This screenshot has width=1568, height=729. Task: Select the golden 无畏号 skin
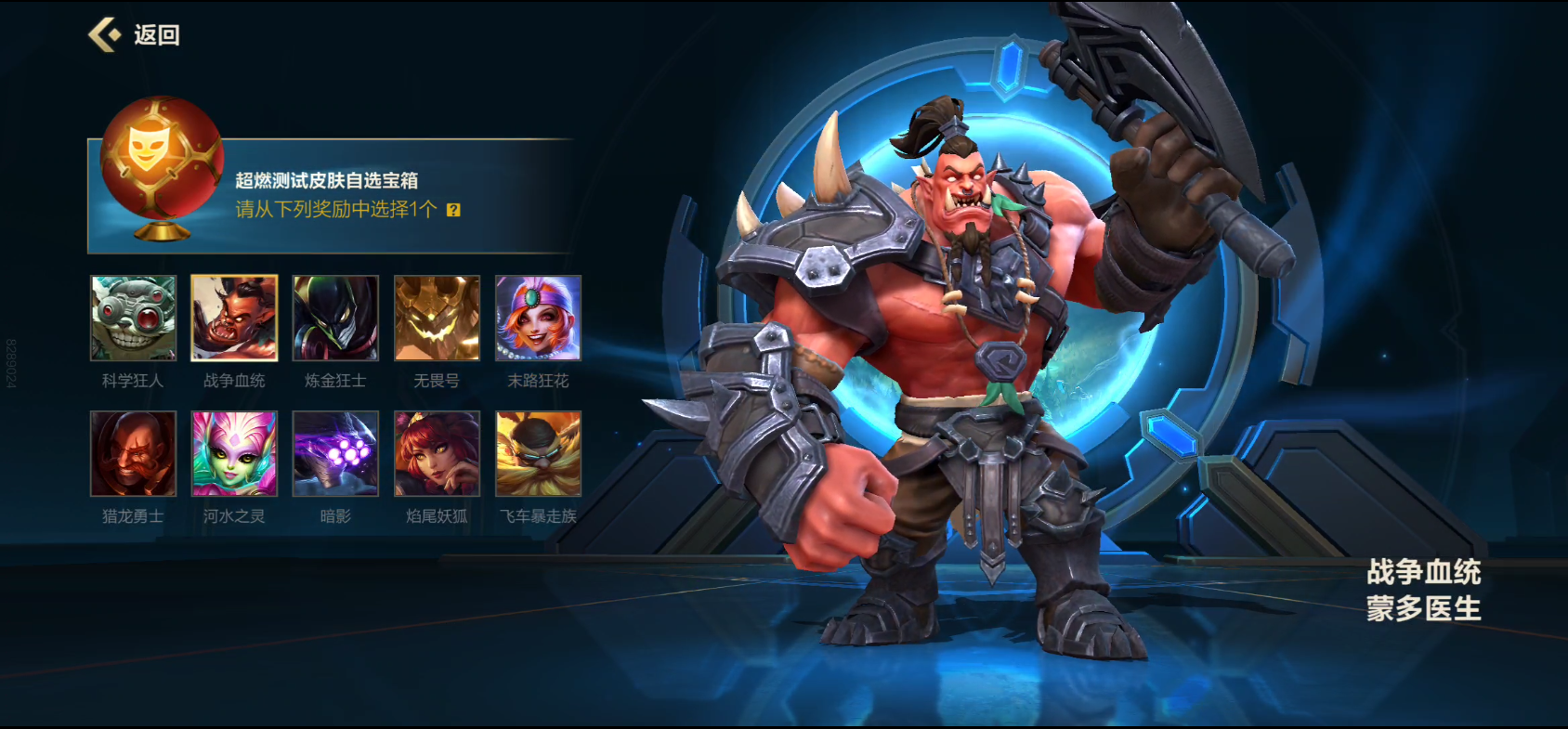437,318
